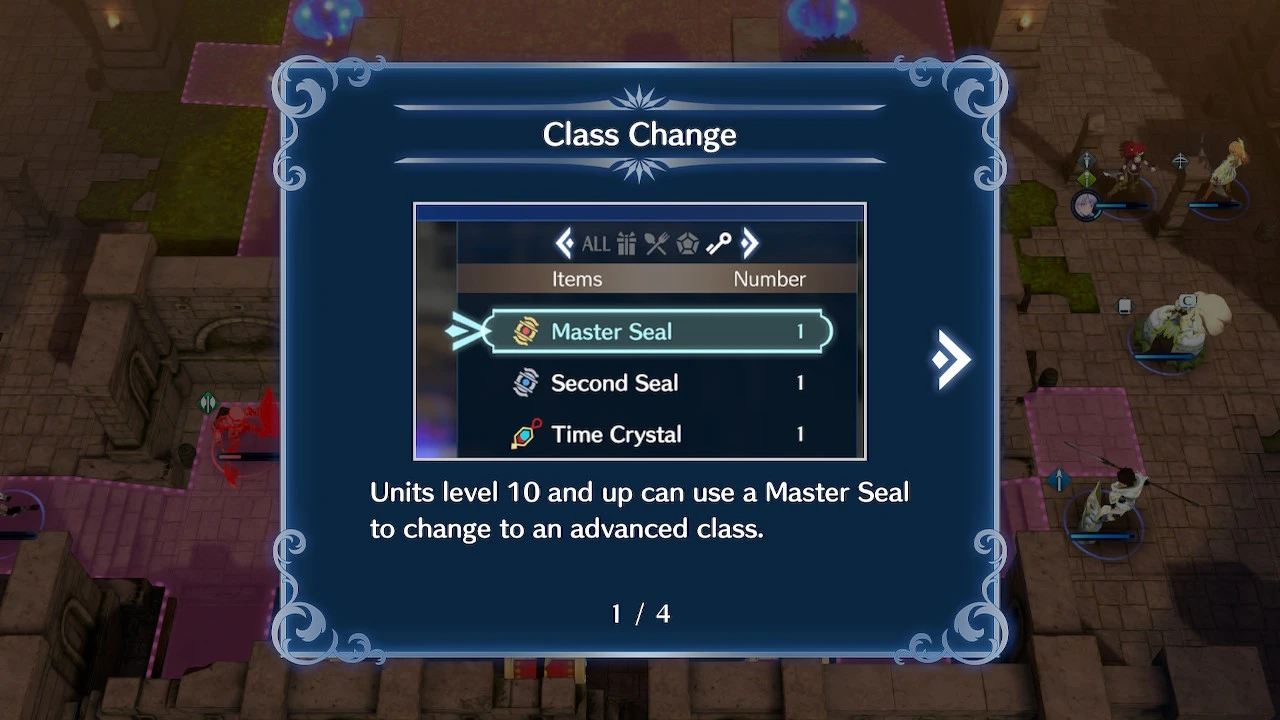This screenshot has width=1280, height=720.
Task: Advance to the next tutorial page chevron
Action: (x=948, y=357)
